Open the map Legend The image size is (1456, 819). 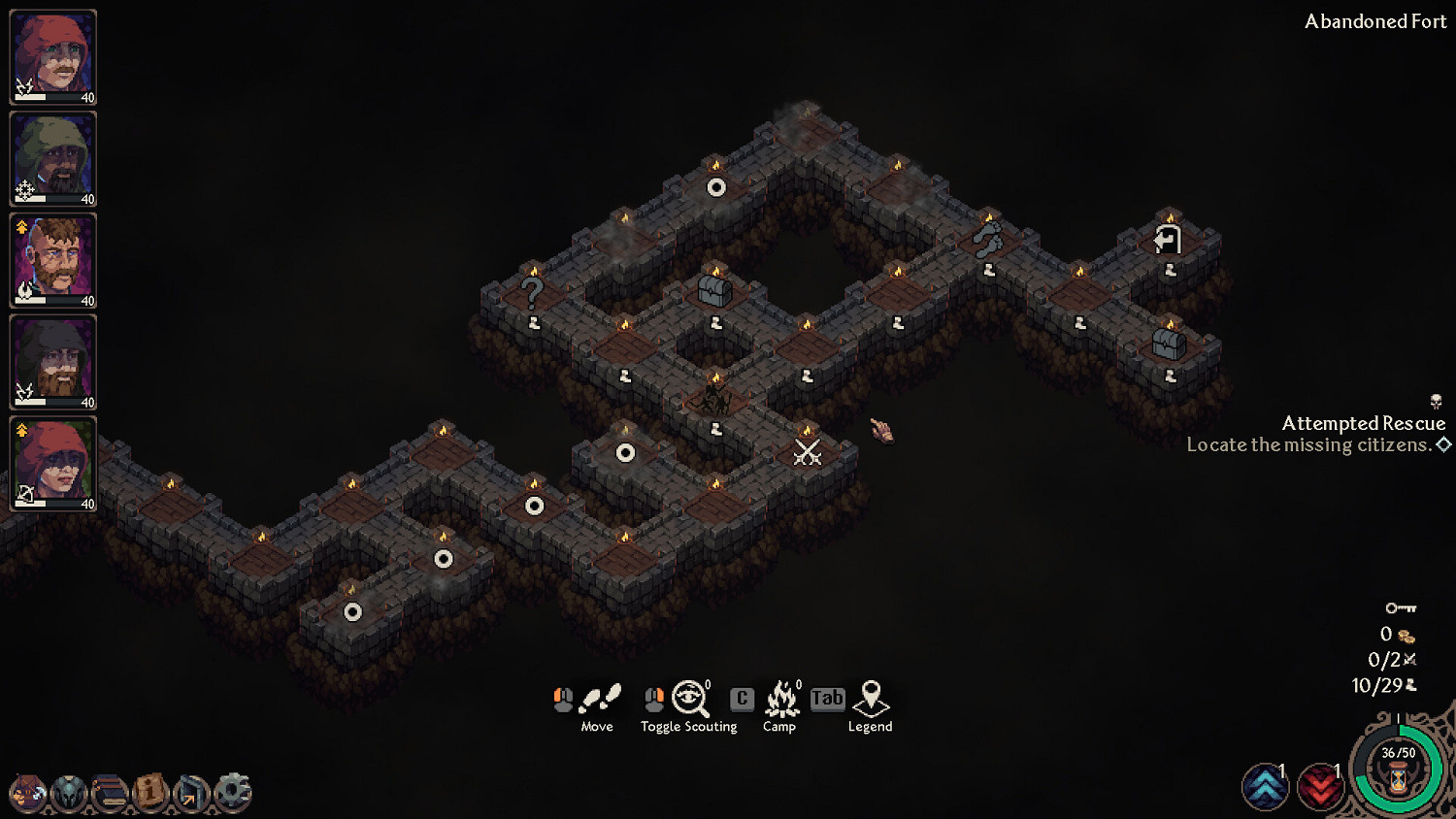coord(871,697)
